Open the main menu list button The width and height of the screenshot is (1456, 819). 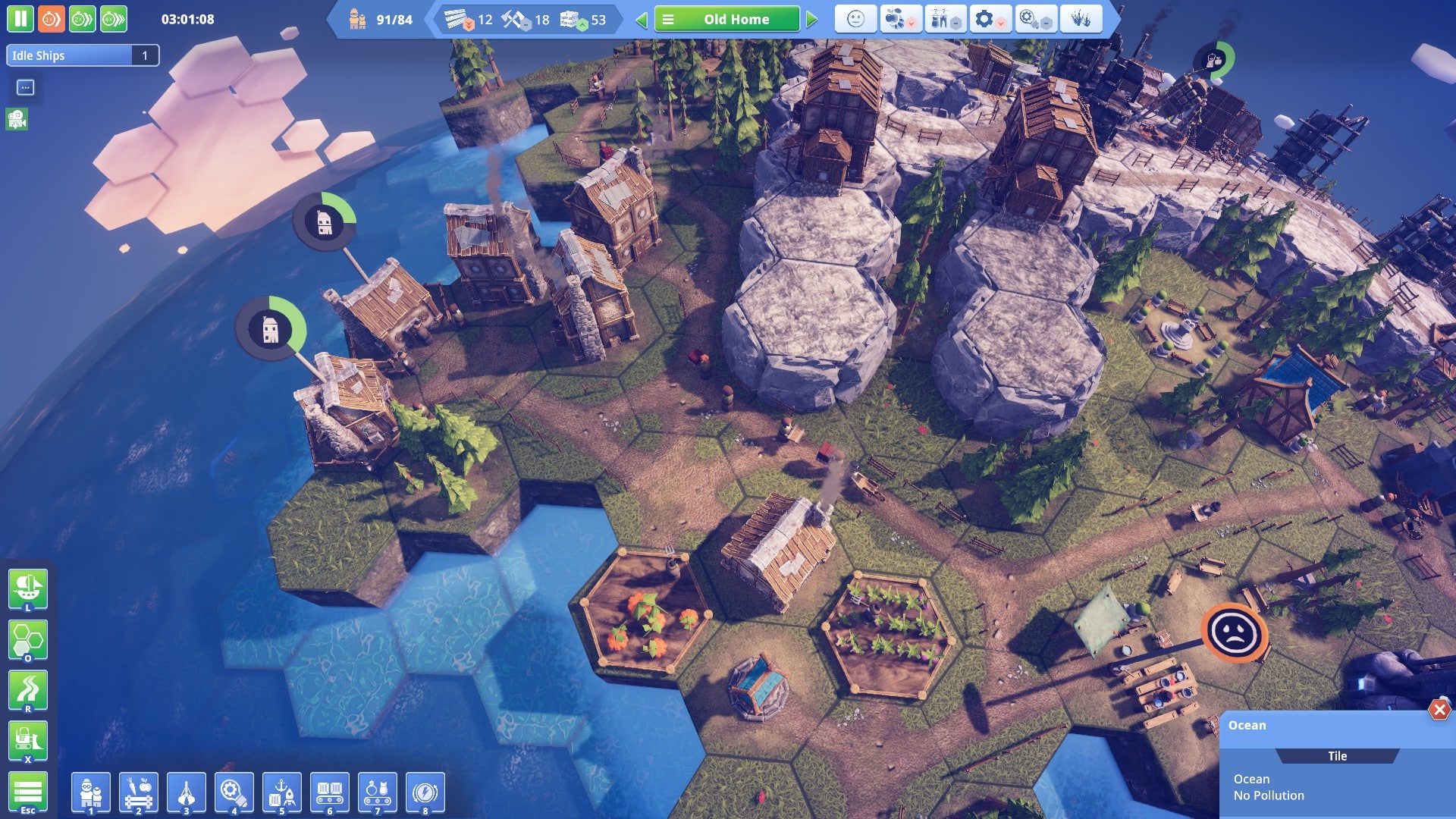tap(28, 792)
